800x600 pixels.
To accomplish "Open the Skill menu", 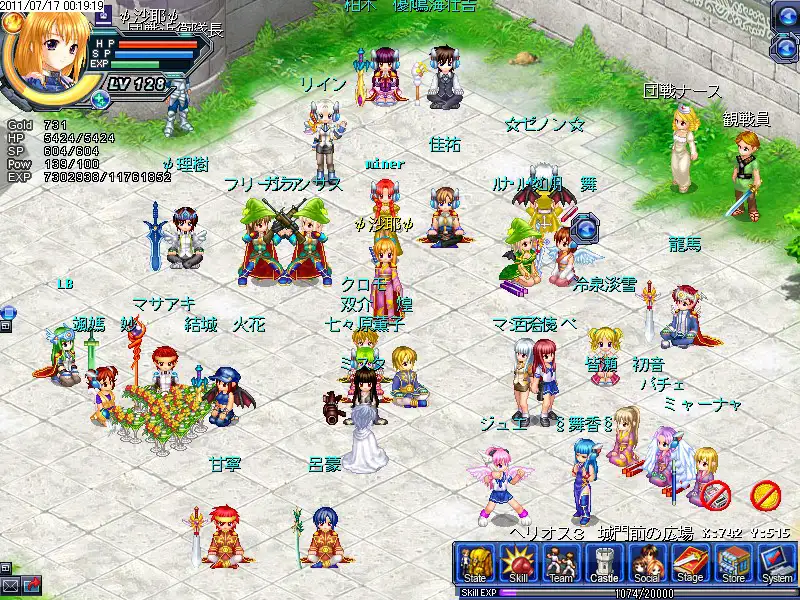I will [x=518, y=565].
